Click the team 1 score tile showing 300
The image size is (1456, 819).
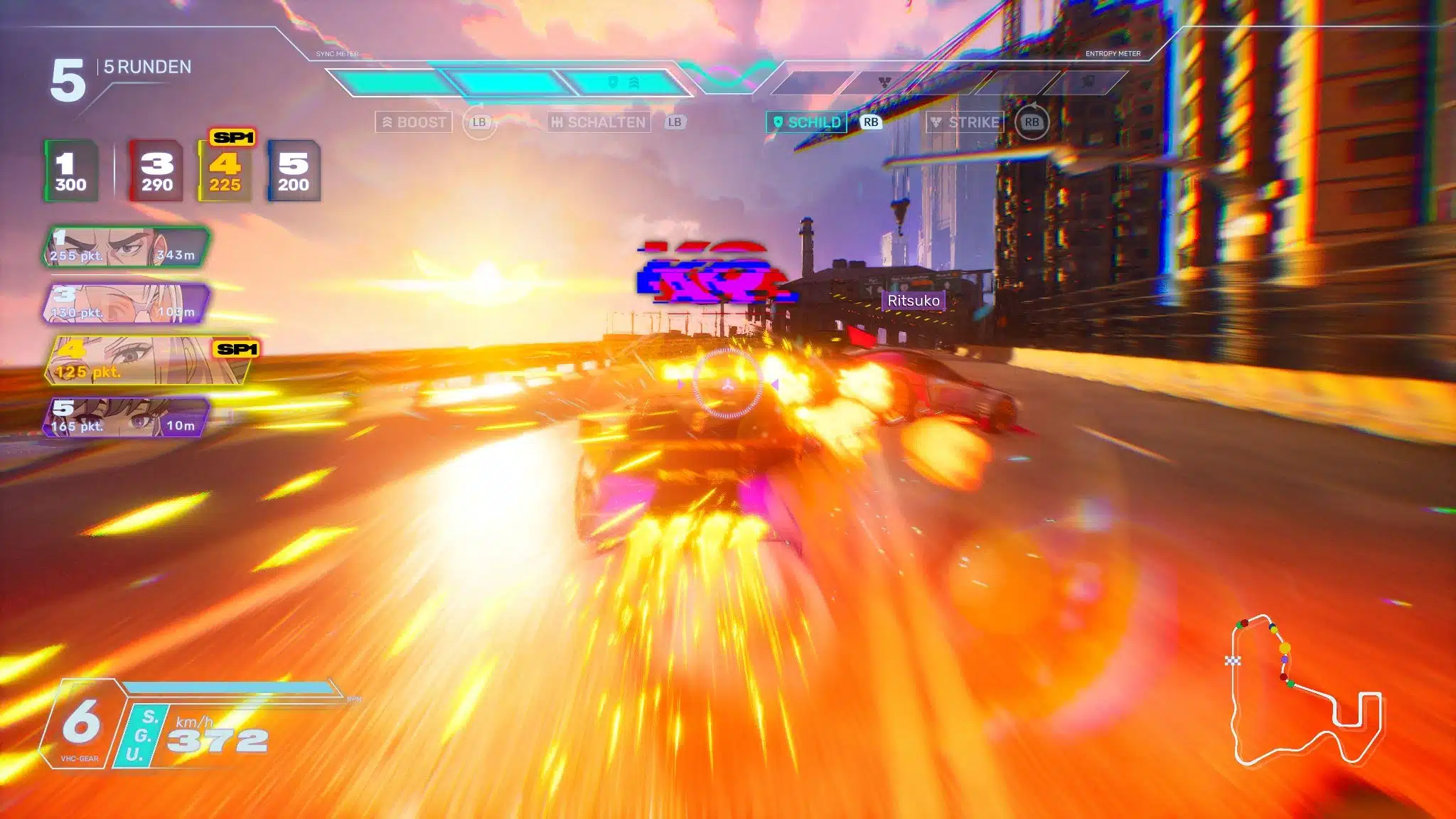point(71,171)
